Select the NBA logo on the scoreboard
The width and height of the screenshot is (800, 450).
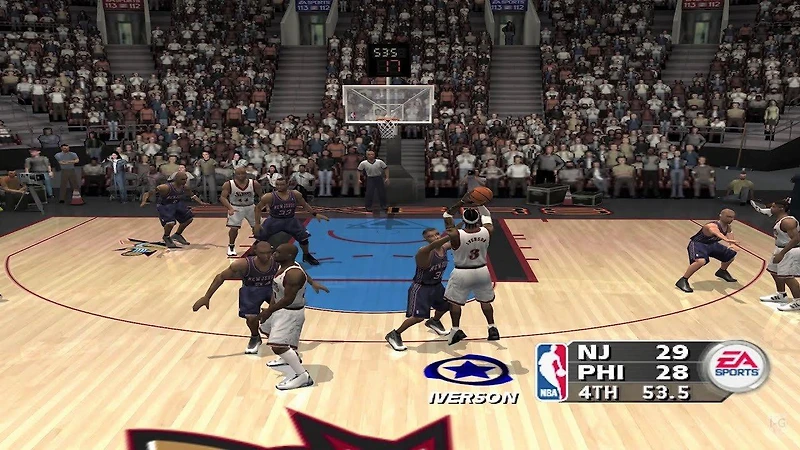[551, 372]
